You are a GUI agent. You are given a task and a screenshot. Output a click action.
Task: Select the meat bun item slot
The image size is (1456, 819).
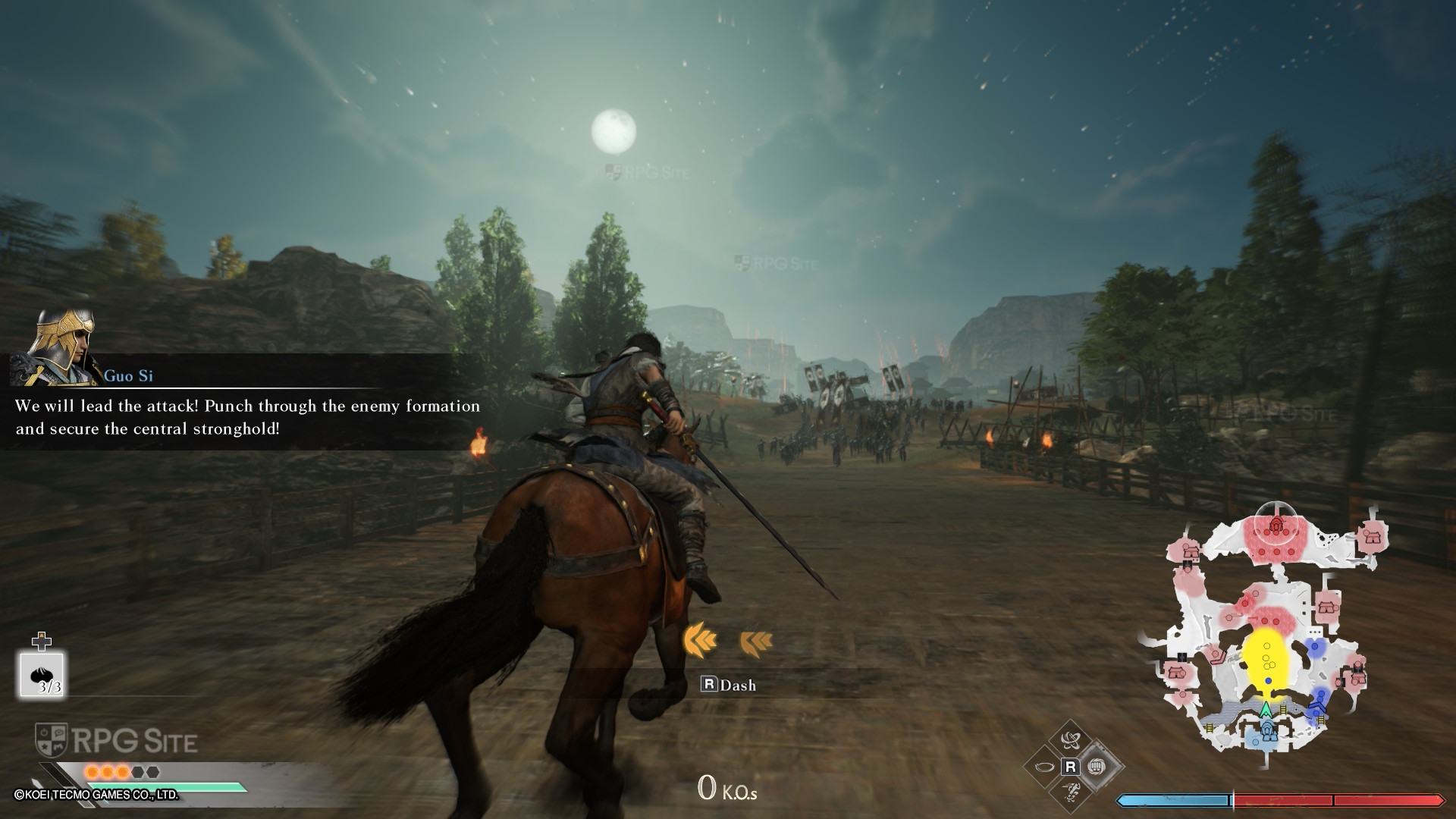tap(42, 674)
